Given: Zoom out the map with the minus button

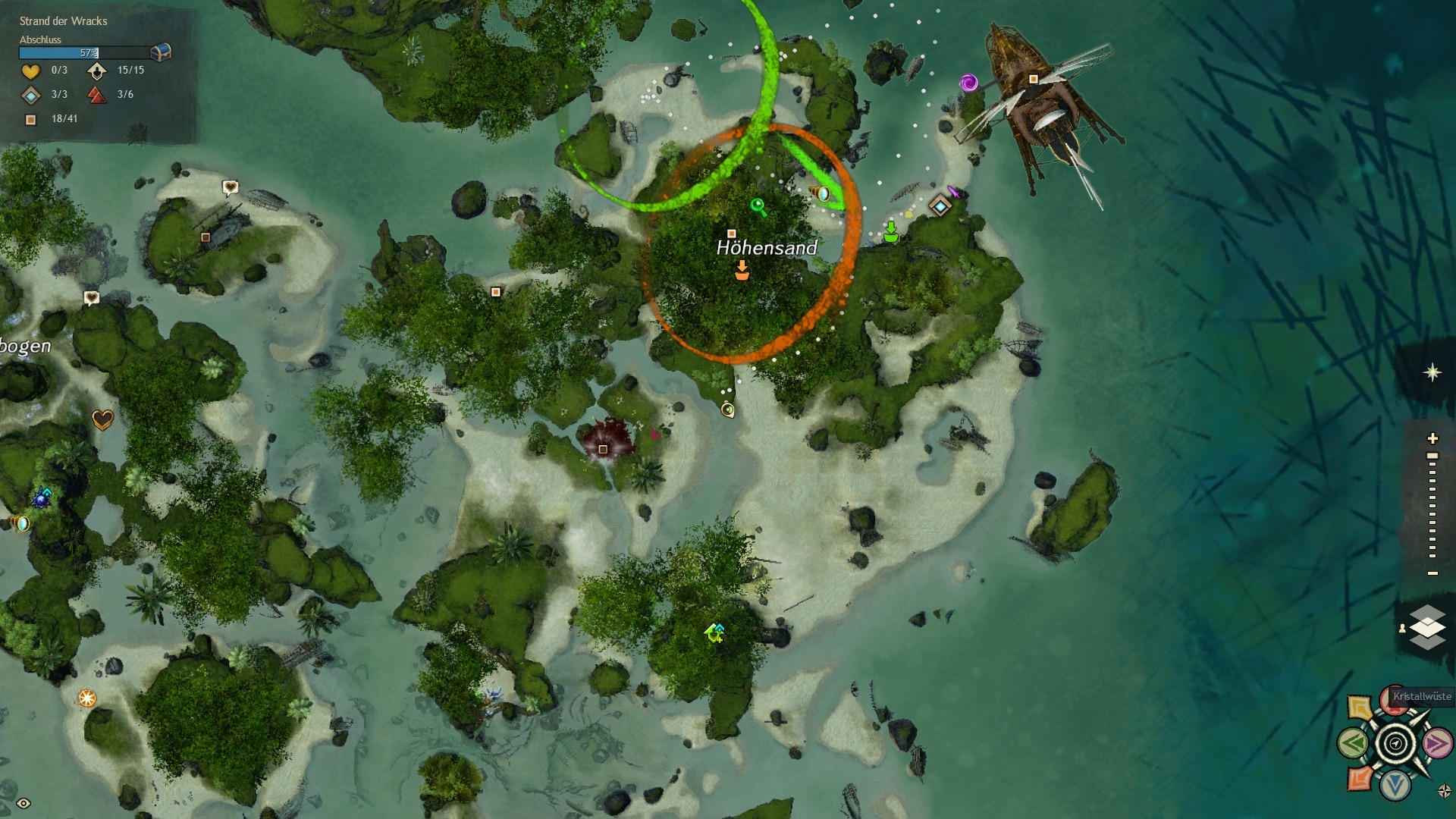Looking at the screenshot, I should pos(1432,573).
